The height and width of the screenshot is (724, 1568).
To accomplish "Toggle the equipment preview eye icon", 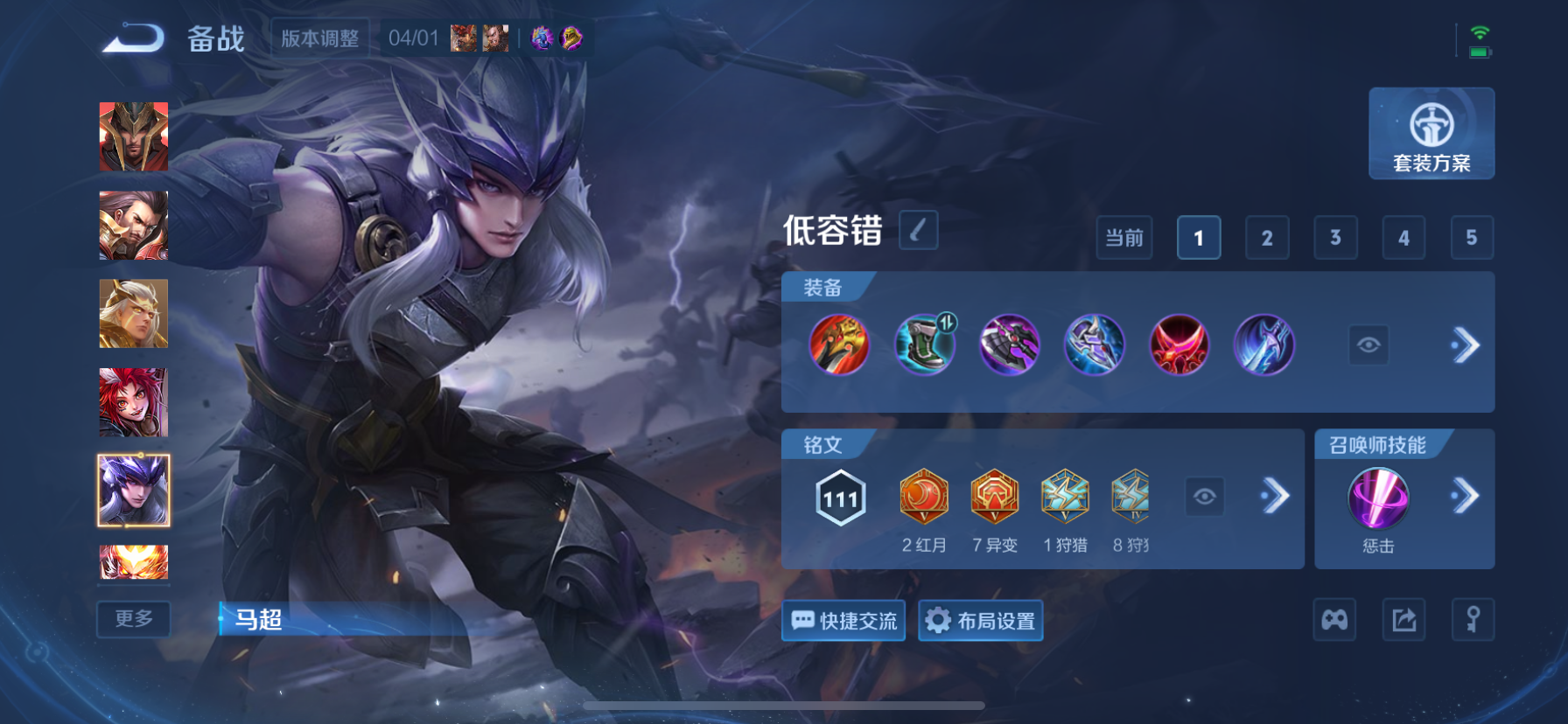I will pyautogui.click(x=1368, y=345).
